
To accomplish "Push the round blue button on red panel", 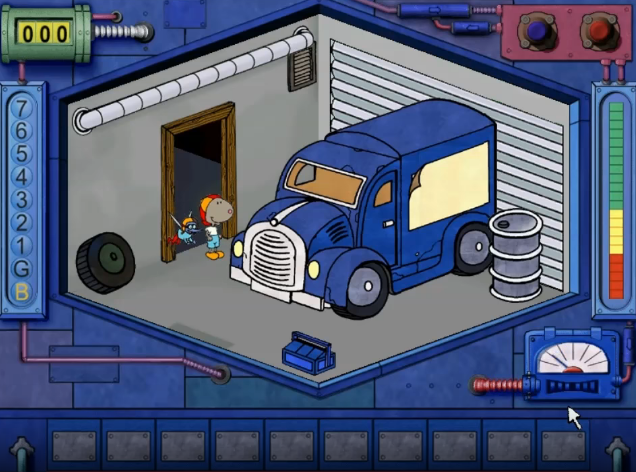I will pyautogui.click(x=541, y=33).
